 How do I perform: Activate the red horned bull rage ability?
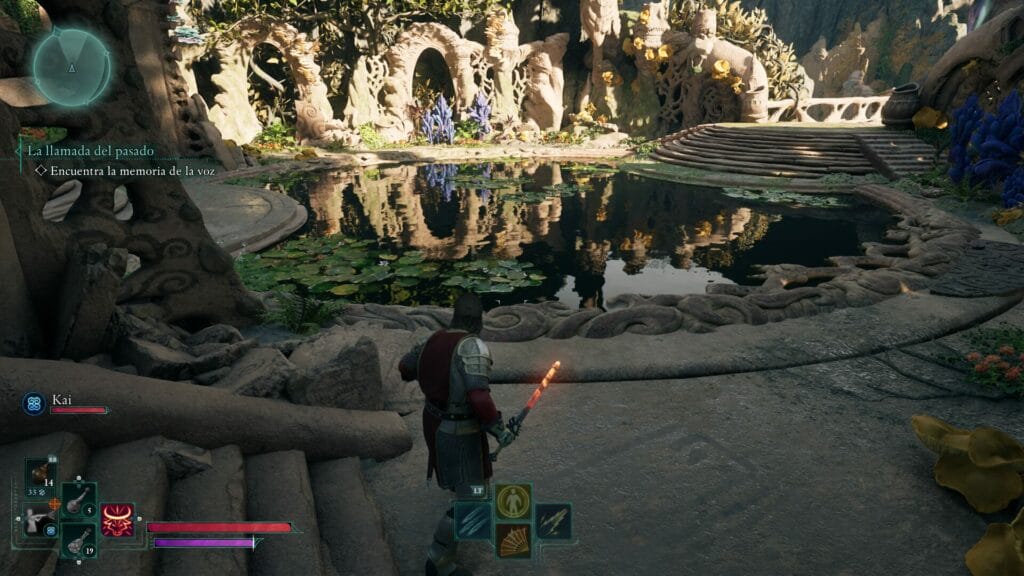click(x=117, y=520)
